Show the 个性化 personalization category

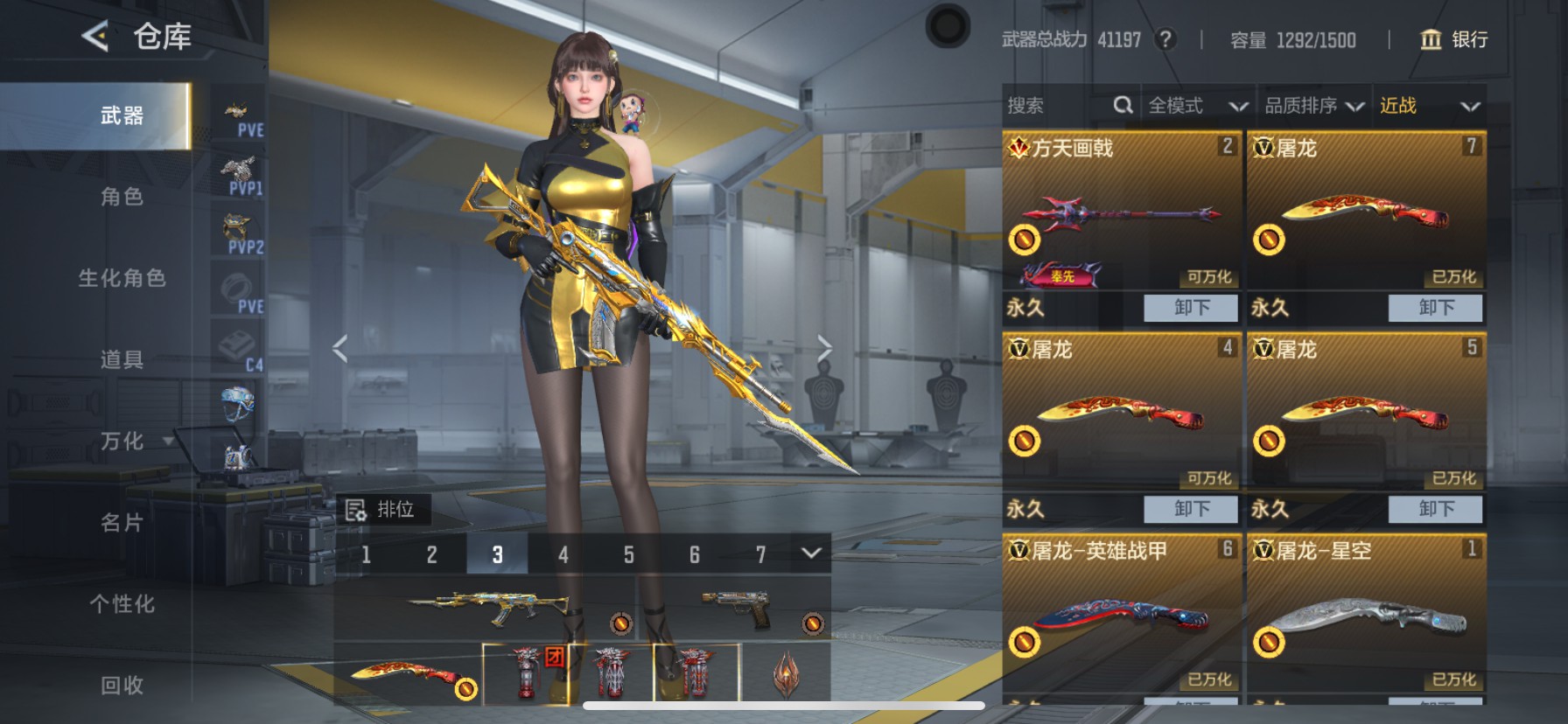tap(121, 603)
